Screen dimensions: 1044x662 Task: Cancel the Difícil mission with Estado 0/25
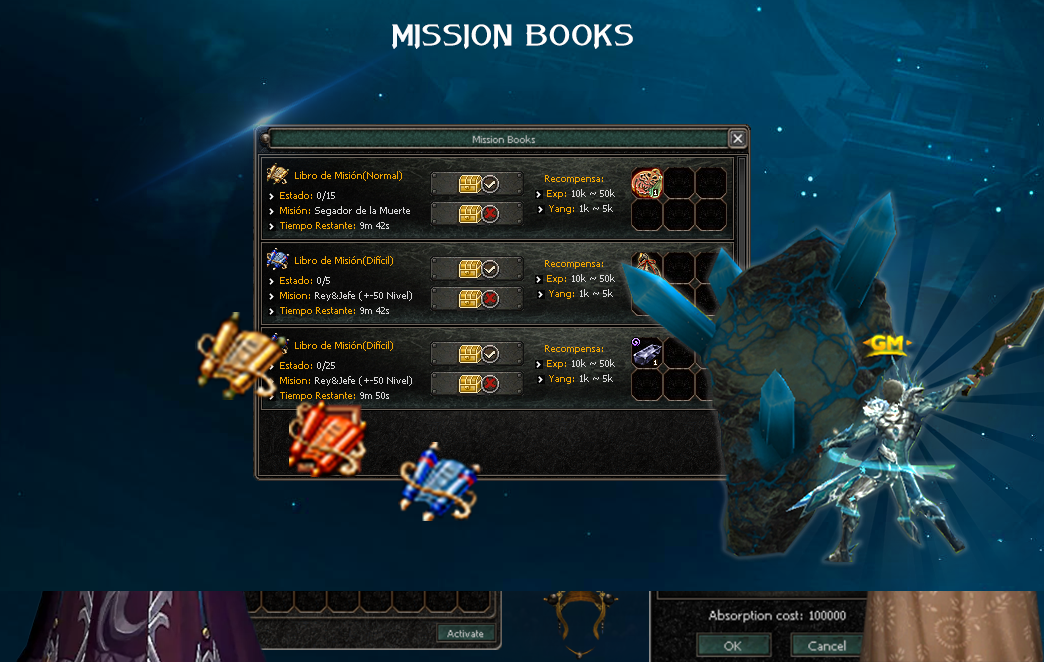[x=477, y=383]
